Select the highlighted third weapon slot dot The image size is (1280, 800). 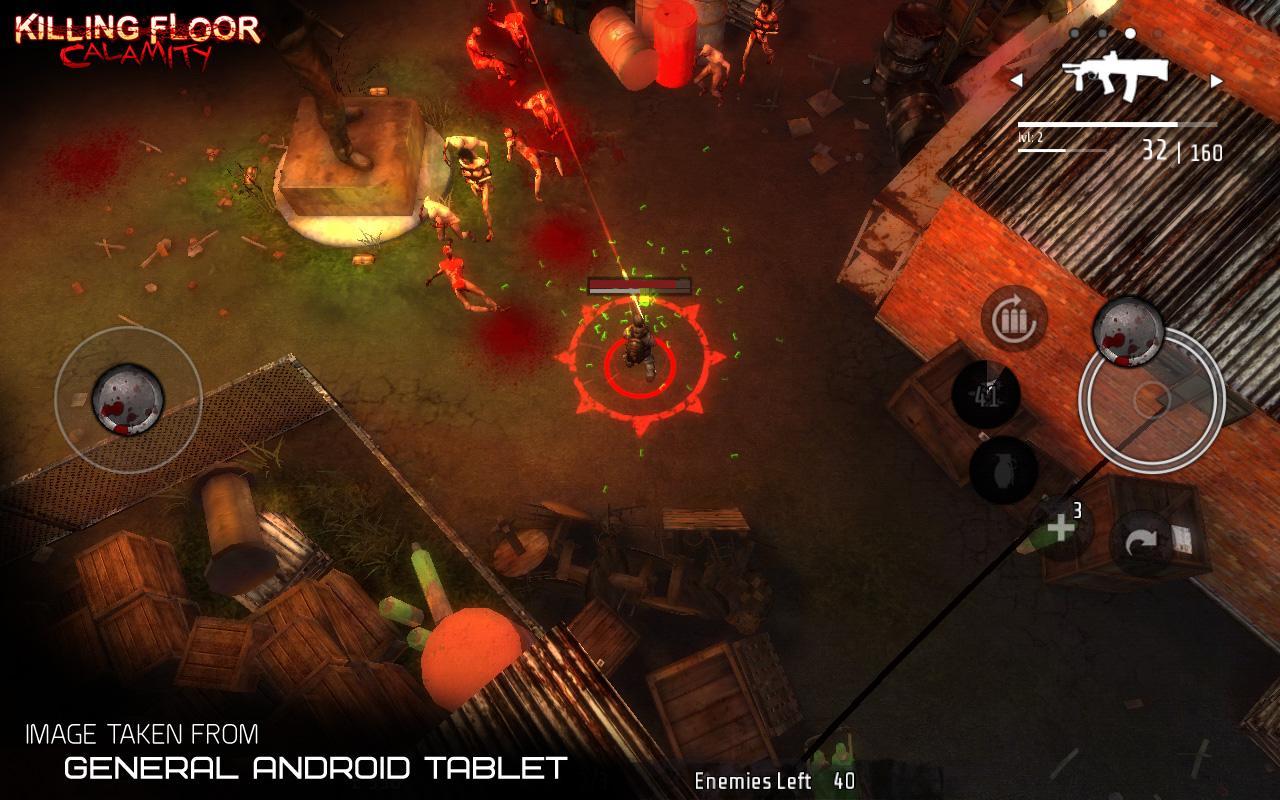click(1130, 33)
